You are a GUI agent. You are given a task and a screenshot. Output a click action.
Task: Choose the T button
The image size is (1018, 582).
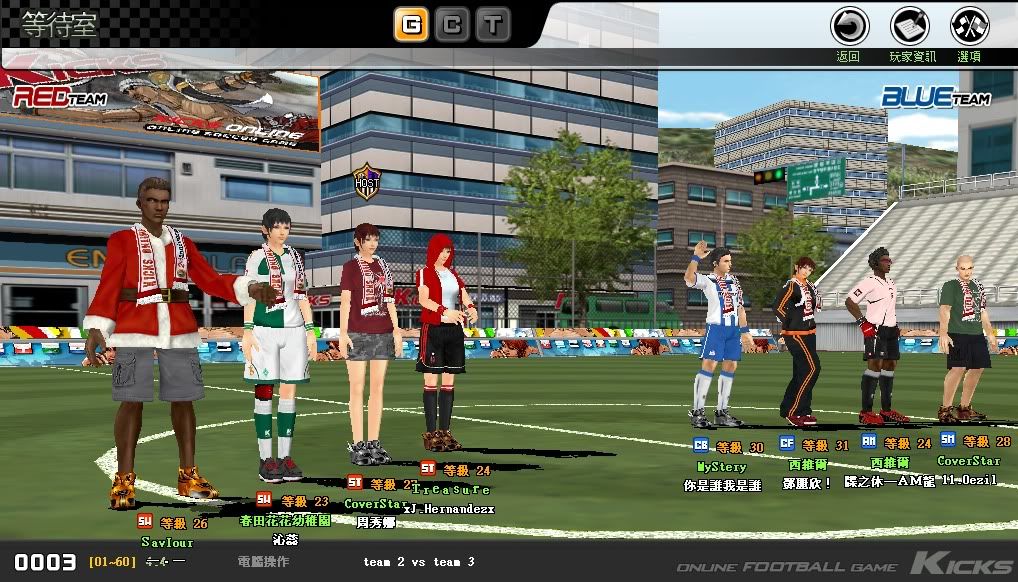click(x=493, y=24)
